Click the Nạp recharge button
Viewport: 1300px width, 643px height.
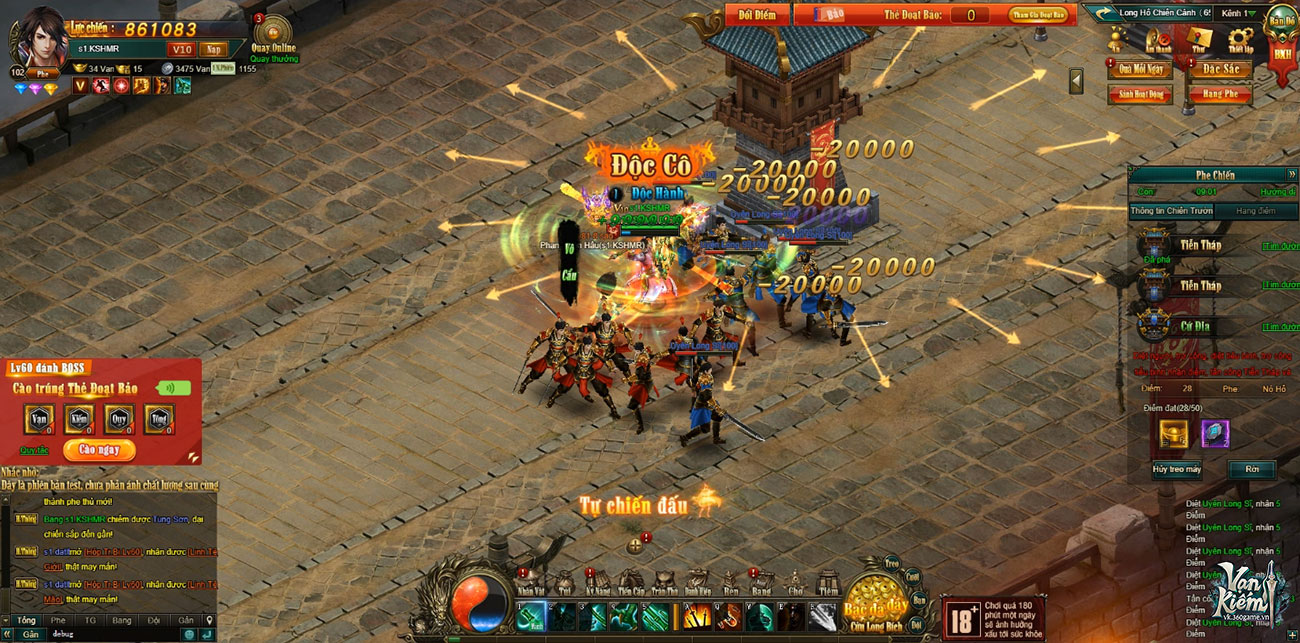(x=212, y=49)
